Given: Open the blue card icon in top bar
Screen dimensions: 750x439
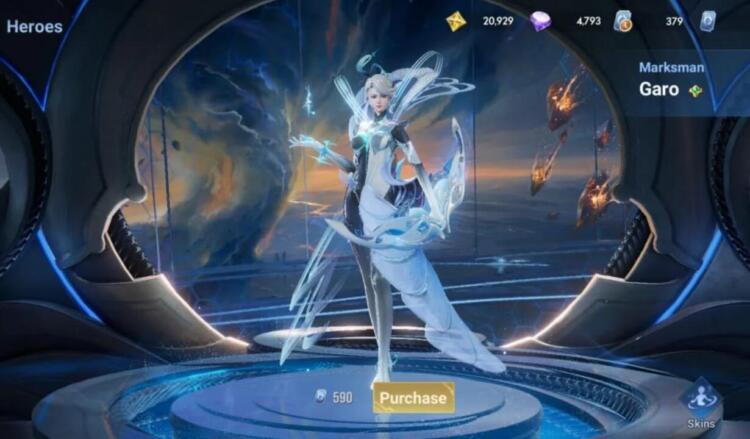Looking at the screenshot, I should (x=708, y=21).
